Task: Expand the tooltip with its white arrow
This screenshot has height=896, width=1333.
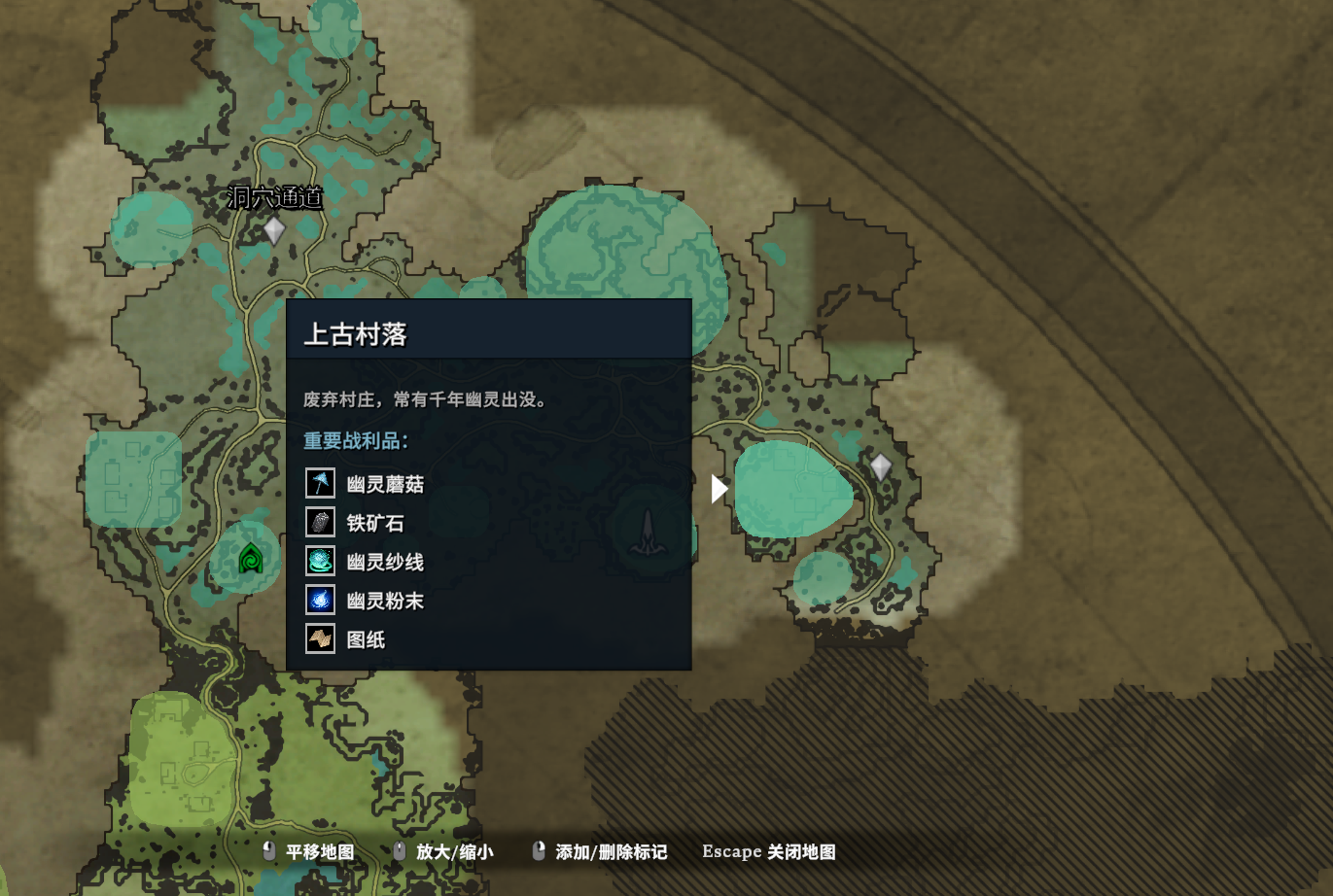Action: point(719,488)
